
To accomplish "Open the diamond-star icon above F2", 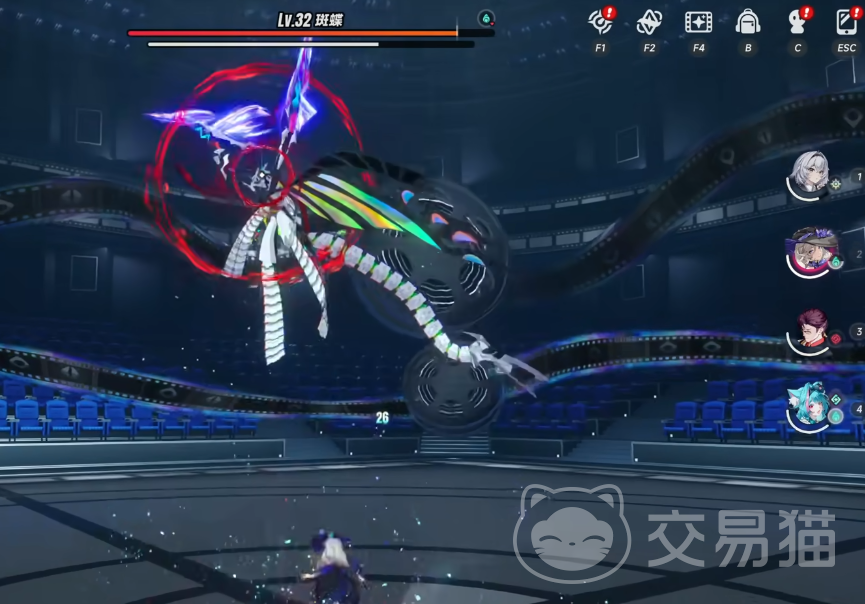I will tap(649, 21).
